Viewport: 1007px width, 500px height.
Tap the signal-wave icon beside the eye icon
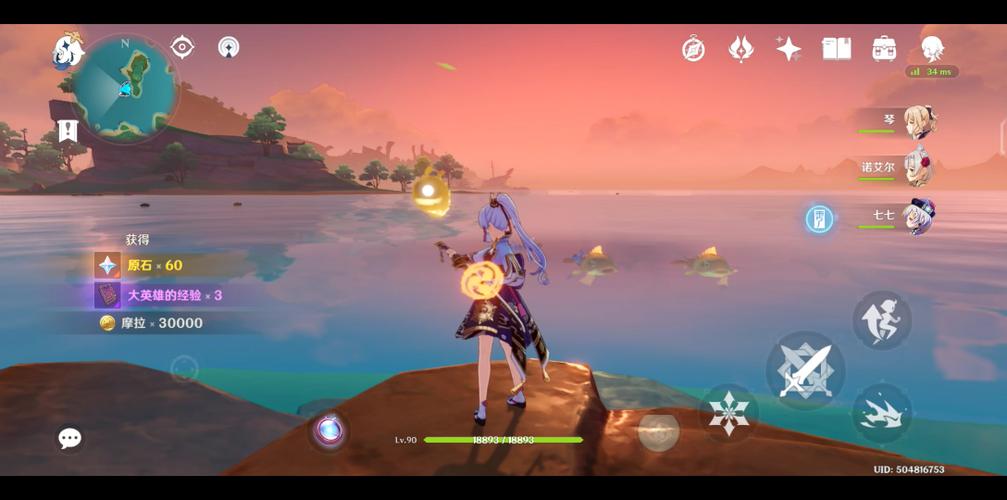(x=229, y=47)
